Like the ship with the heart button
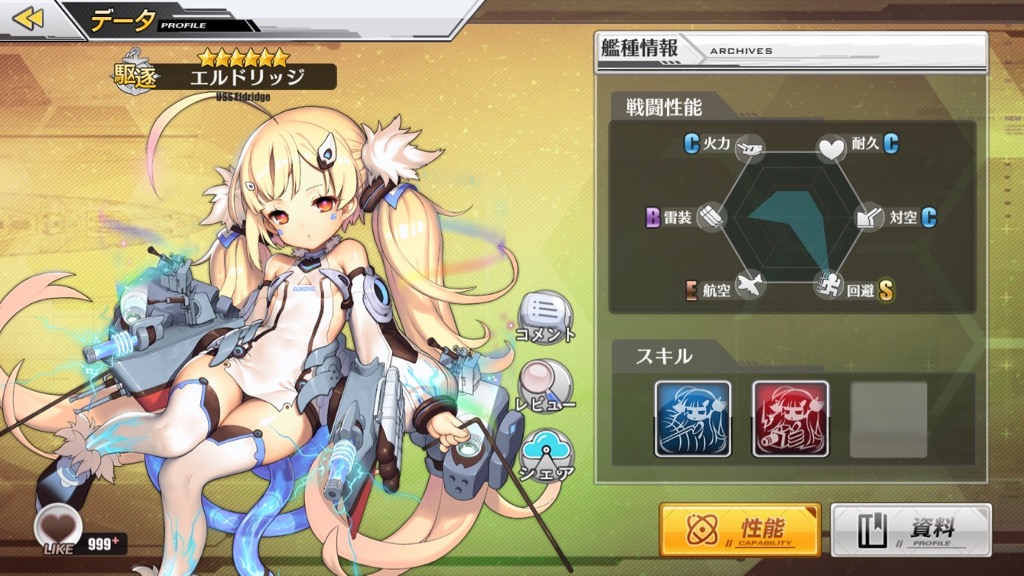 click(x=55, y=525)
